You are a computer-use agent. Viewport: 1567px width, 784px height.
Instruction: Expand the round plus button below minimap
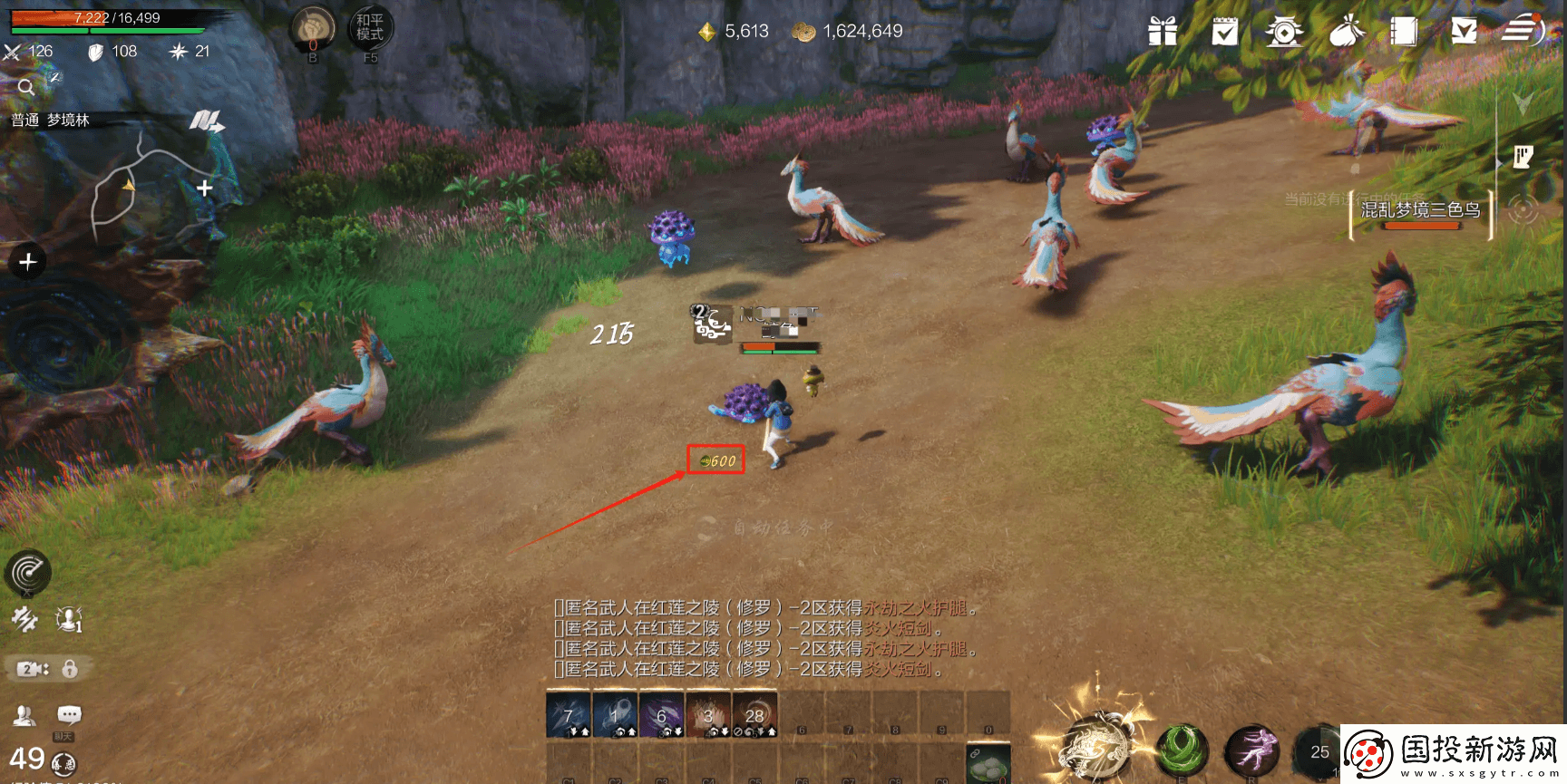(x=27, y=262)
